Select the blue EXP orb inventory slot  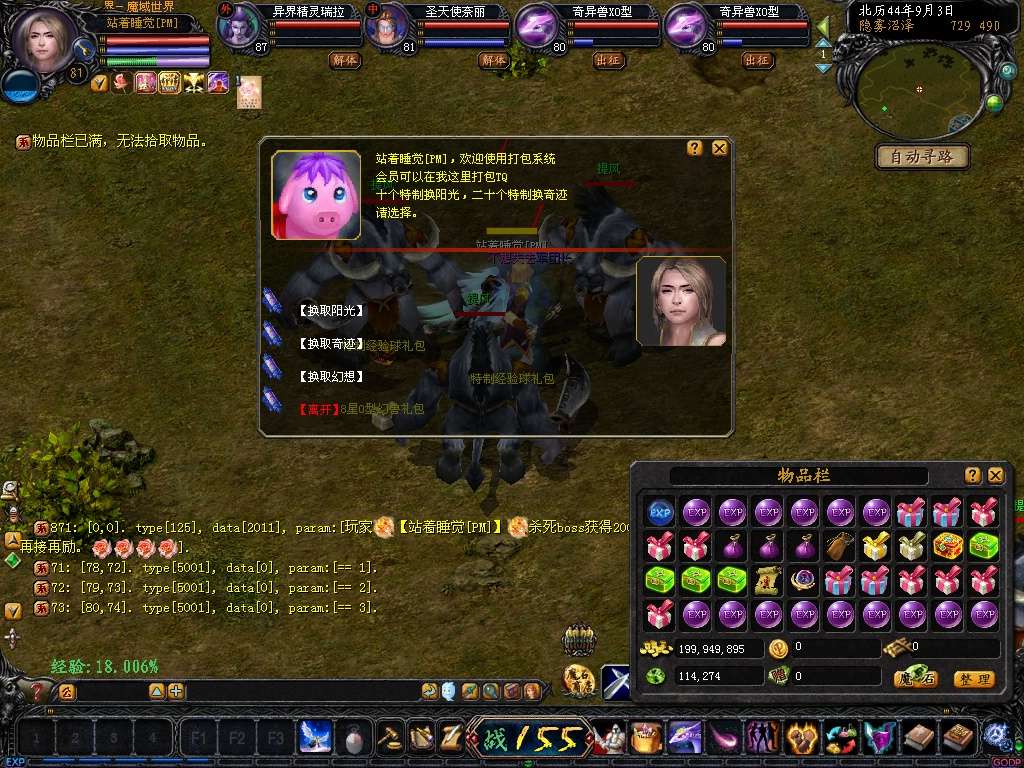660,513
